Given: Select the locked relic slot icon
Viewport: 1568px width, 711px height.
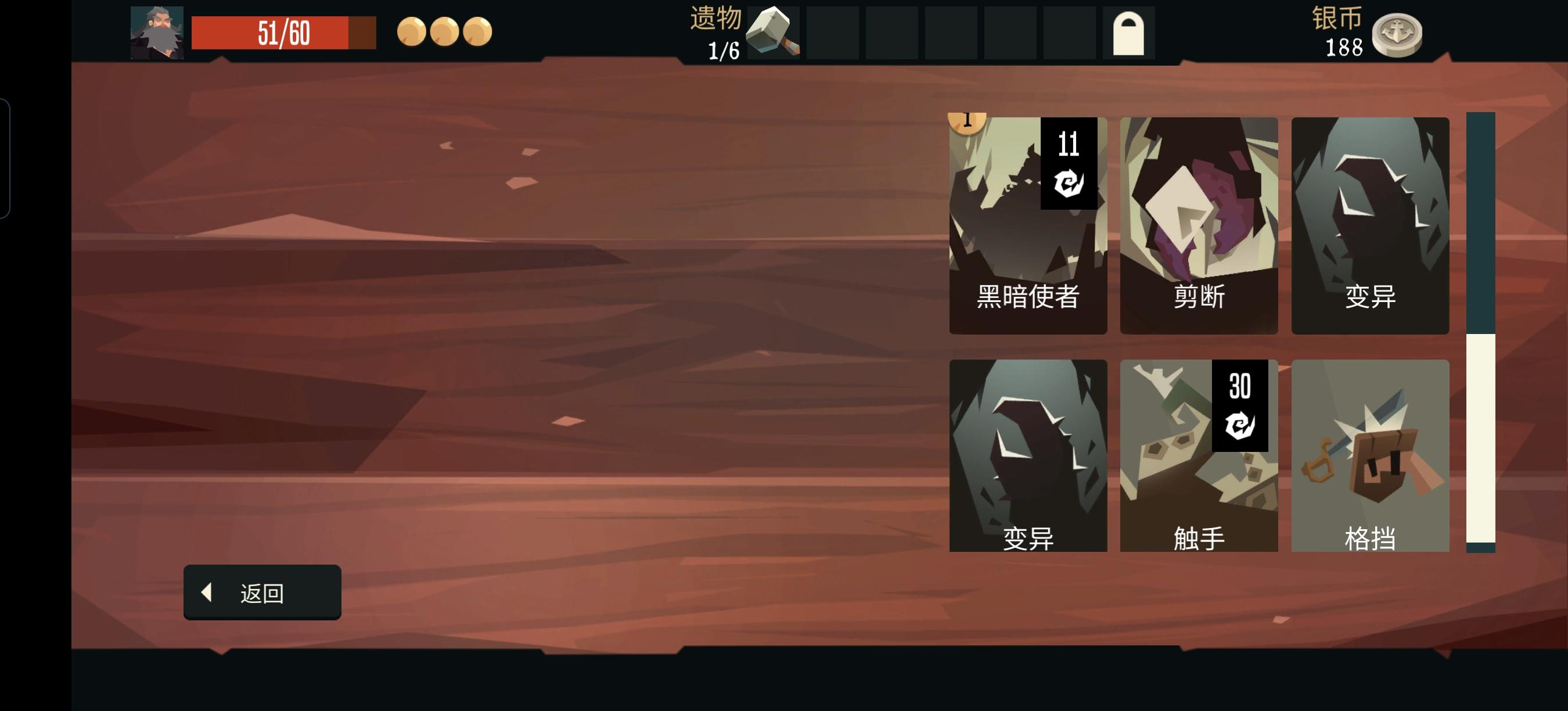Looking at the screenshot, I should pos(1129,34).
